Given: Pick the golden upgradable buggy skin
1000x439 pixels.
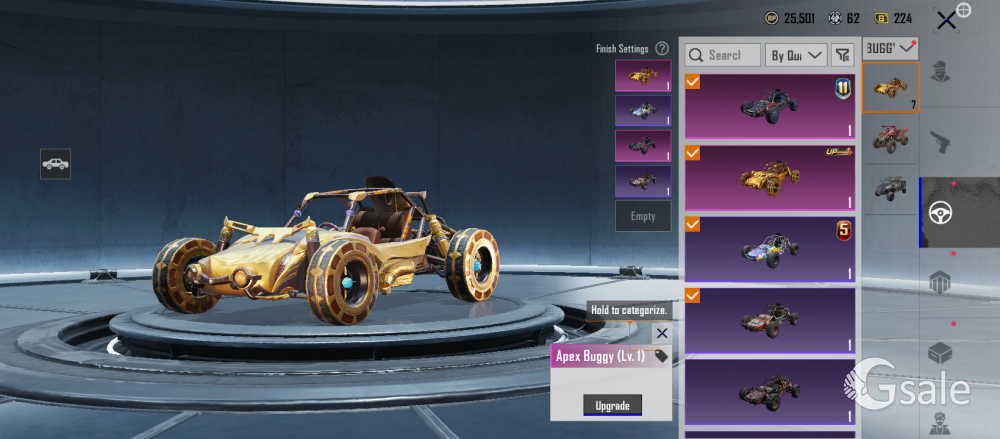Looking at the screenshot, I should click(769, 177).
